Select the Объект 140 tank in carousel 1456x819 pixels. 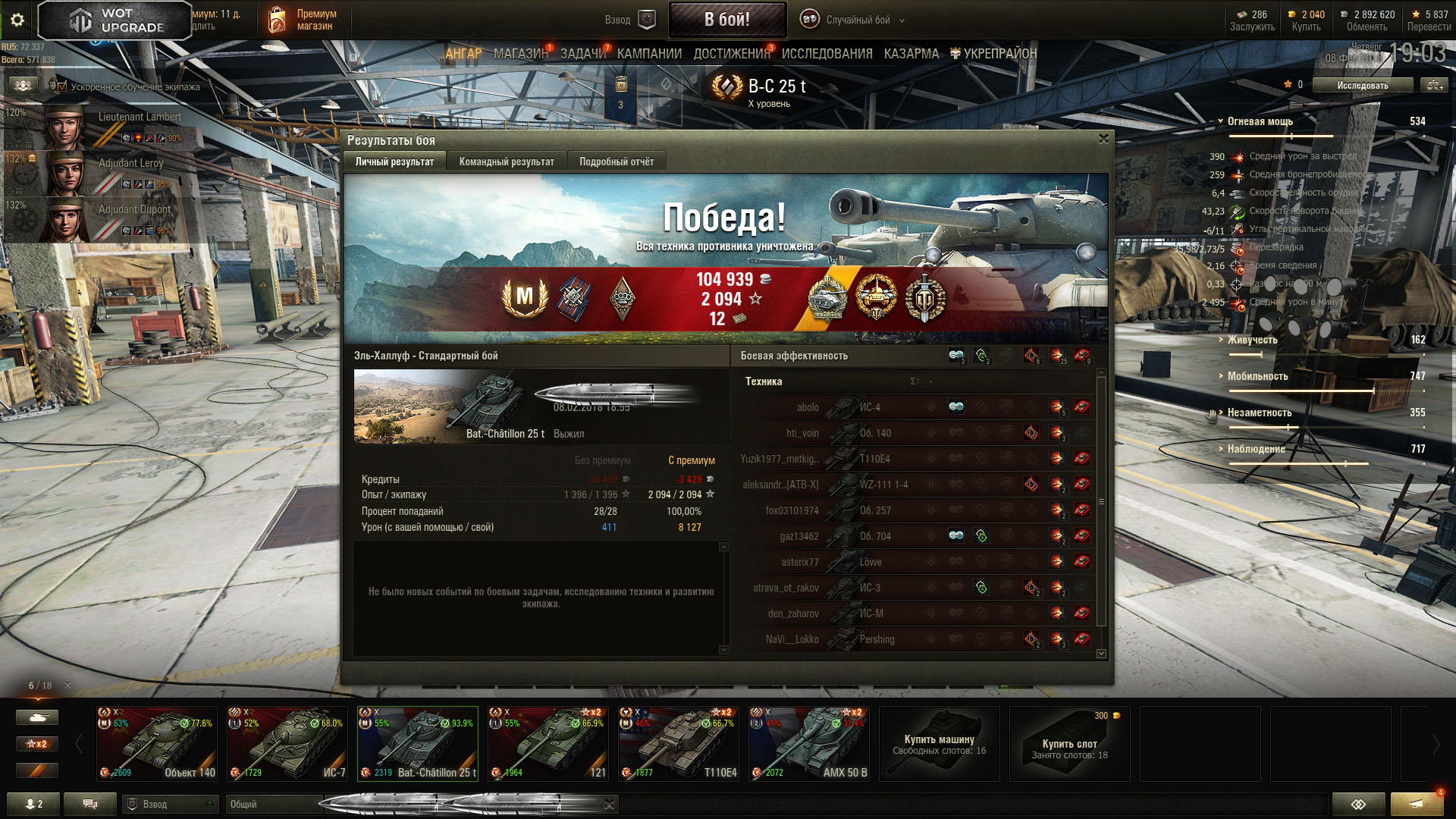[x=157, y=743]
